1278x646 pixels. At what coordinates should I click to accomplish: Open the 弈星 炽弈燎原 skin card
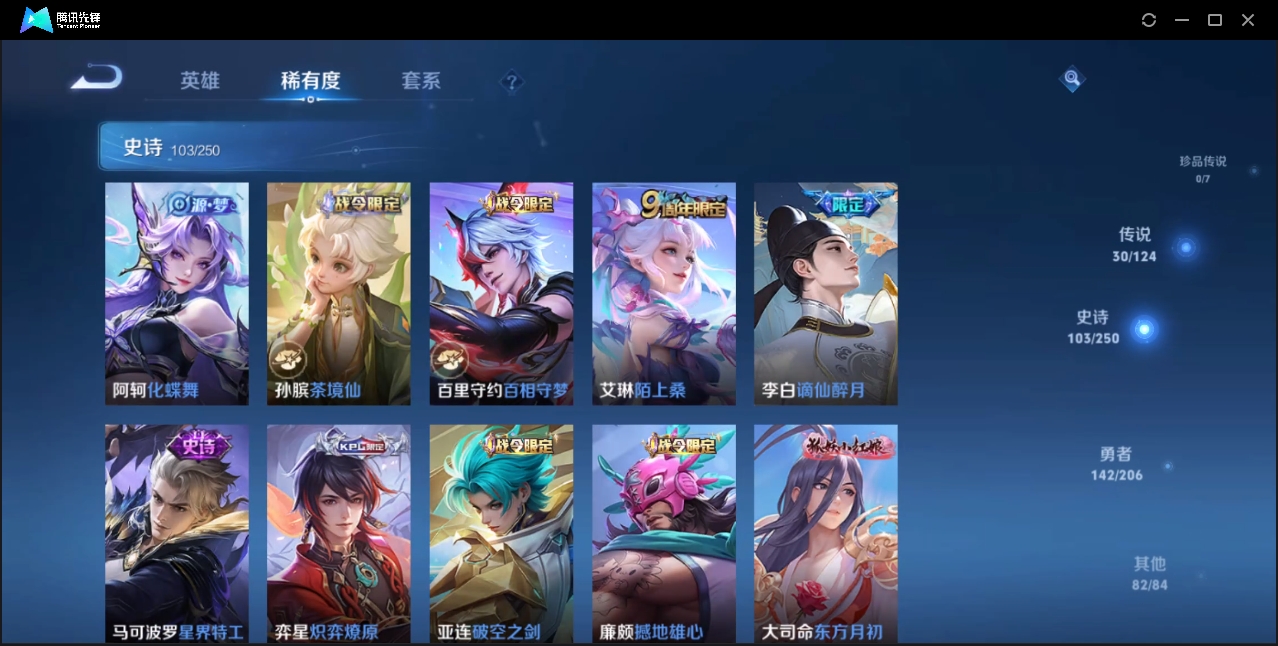point(339,533)
